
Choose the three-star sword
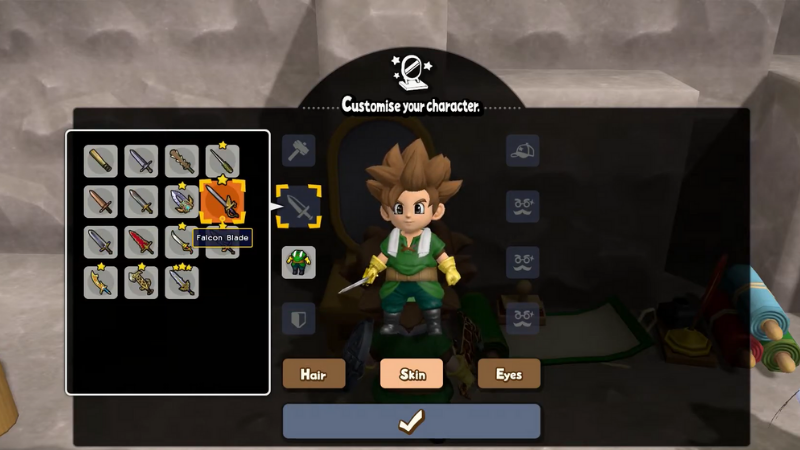coord(181,282)
